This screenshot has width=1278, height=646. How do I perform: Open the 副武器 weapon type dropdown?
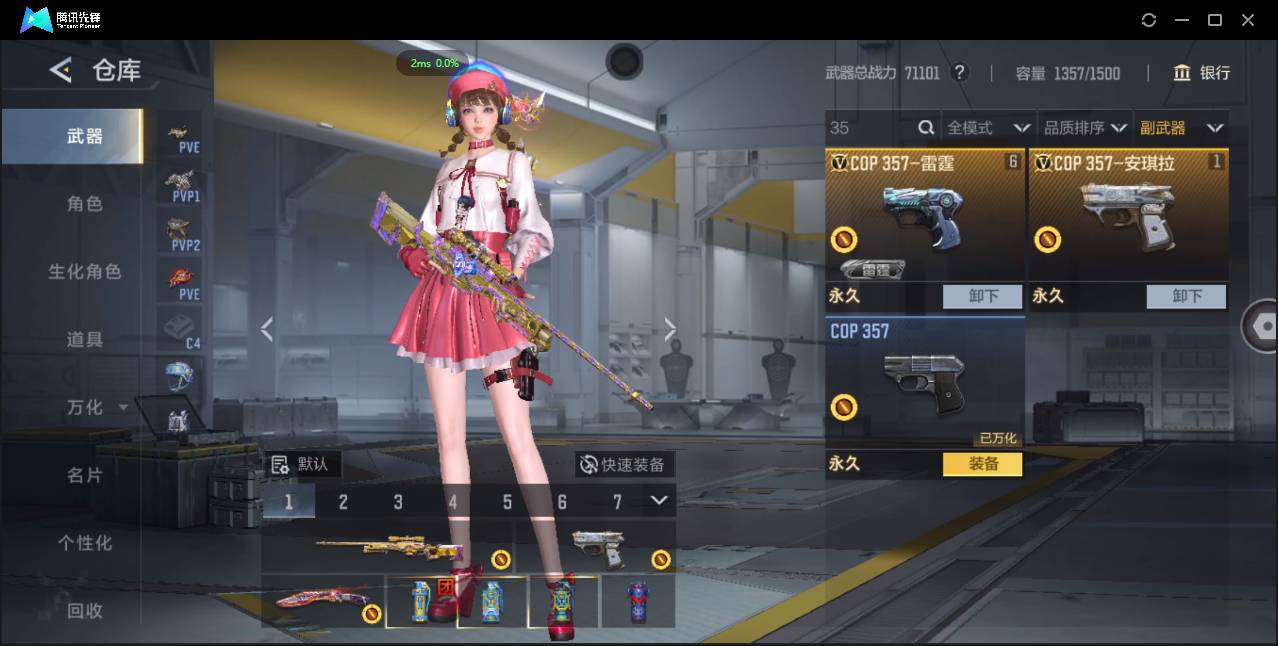tap(1181, 128)
